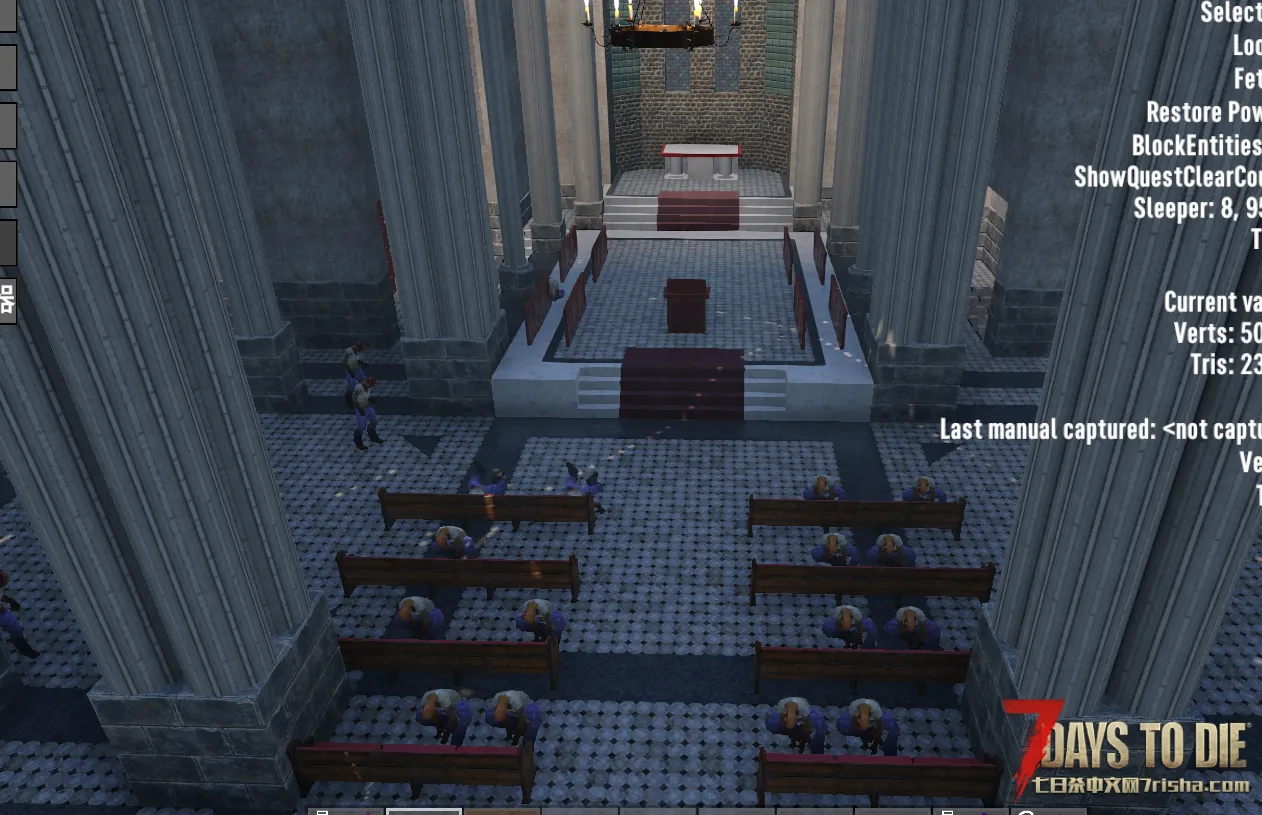The image size is (1262, 815).
Task: Select the white-outlined highlighted toolbelt slot
Action: point(424,810)
